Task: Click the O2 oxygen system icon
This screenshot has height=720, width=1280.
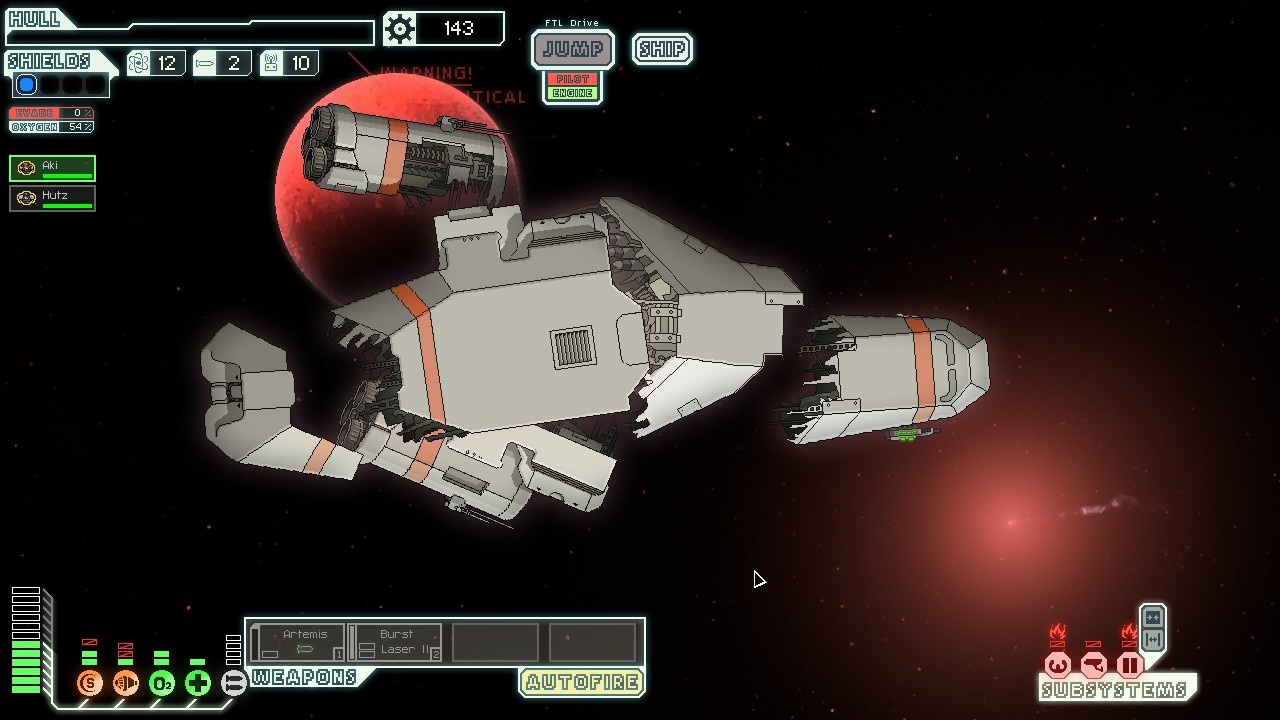Action: [x=162, y=684]
